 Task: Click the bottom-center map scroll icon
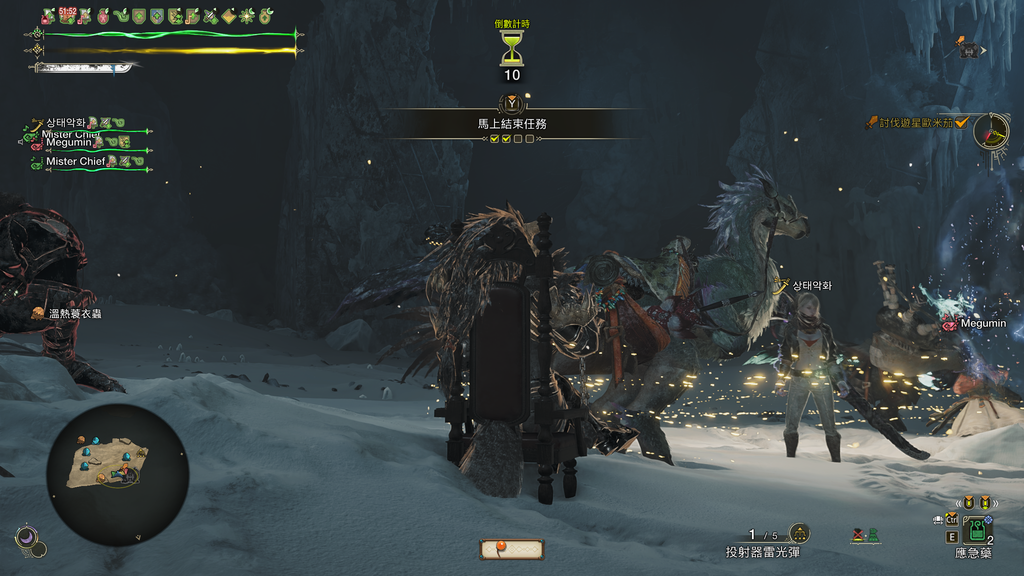click(x=512, y=549)
